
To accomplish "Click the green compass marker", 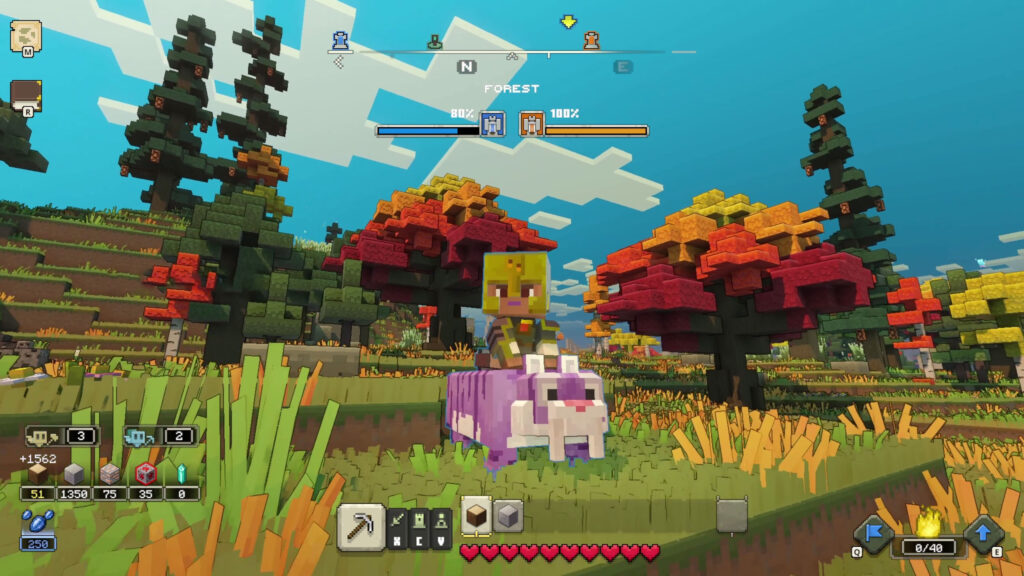I will 435,42.
